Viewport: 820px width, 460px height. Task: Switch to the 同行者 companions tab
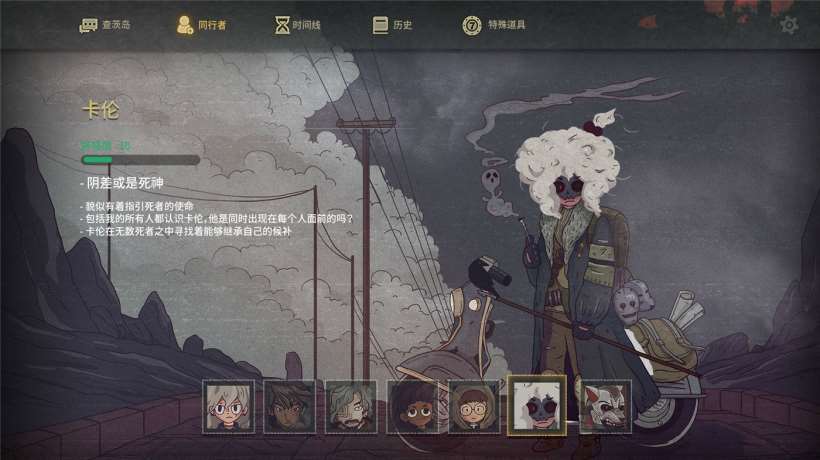[201, 25]
